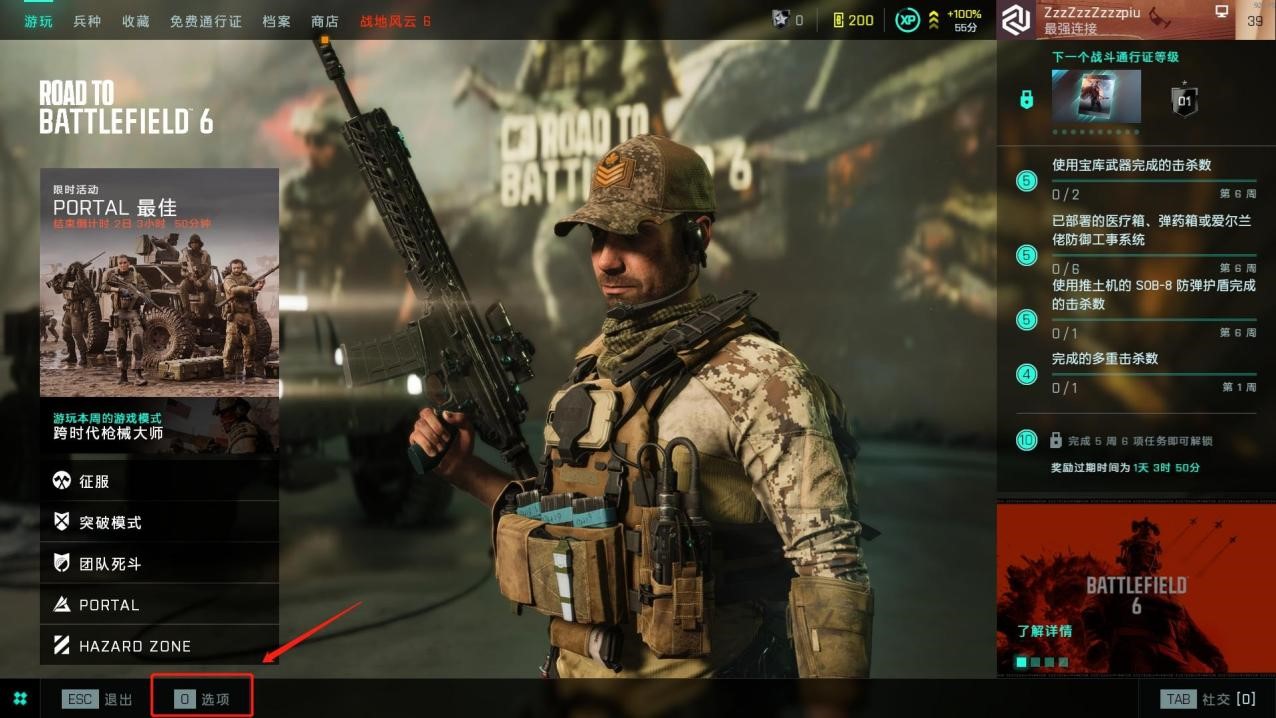Open the 社交 social panel
1276x718 pixels.
[1207, 699]
